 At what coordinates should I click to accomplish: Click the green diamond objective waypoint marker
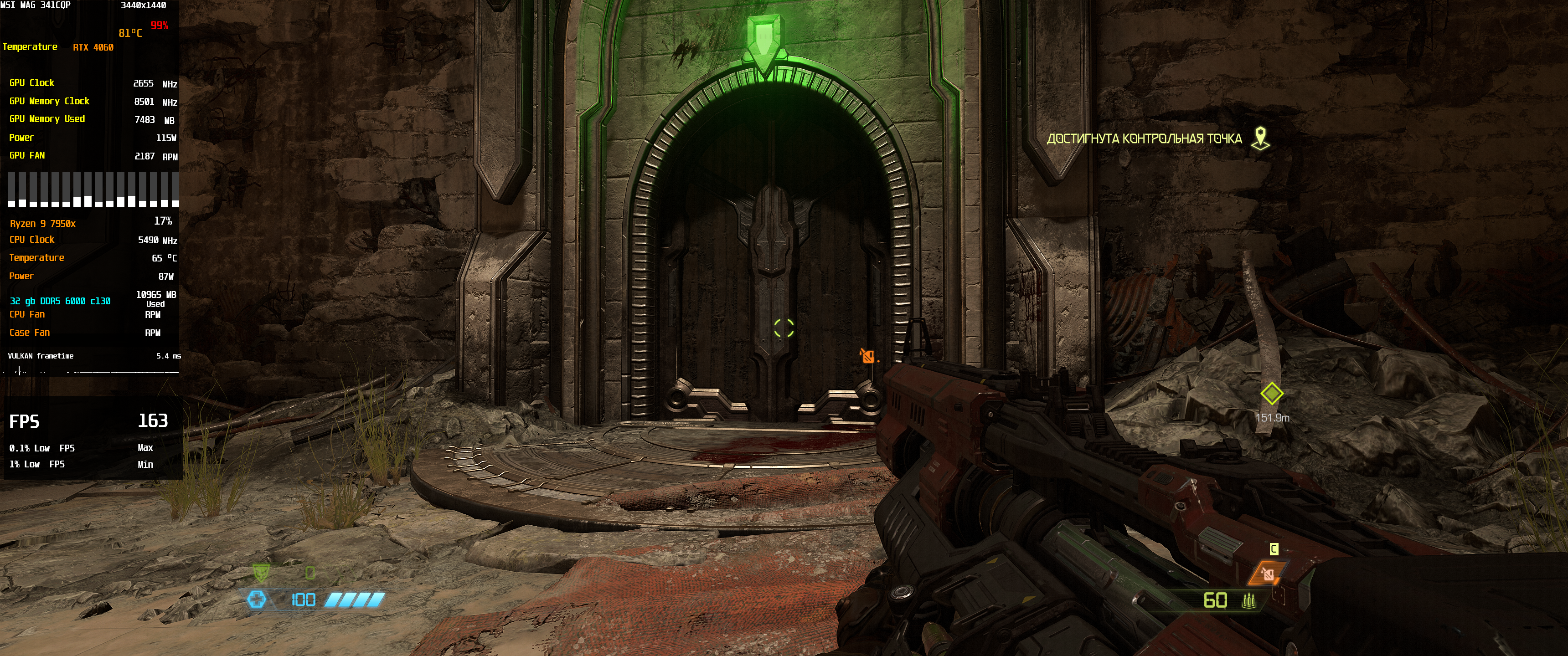click(x=1272, y=394)
